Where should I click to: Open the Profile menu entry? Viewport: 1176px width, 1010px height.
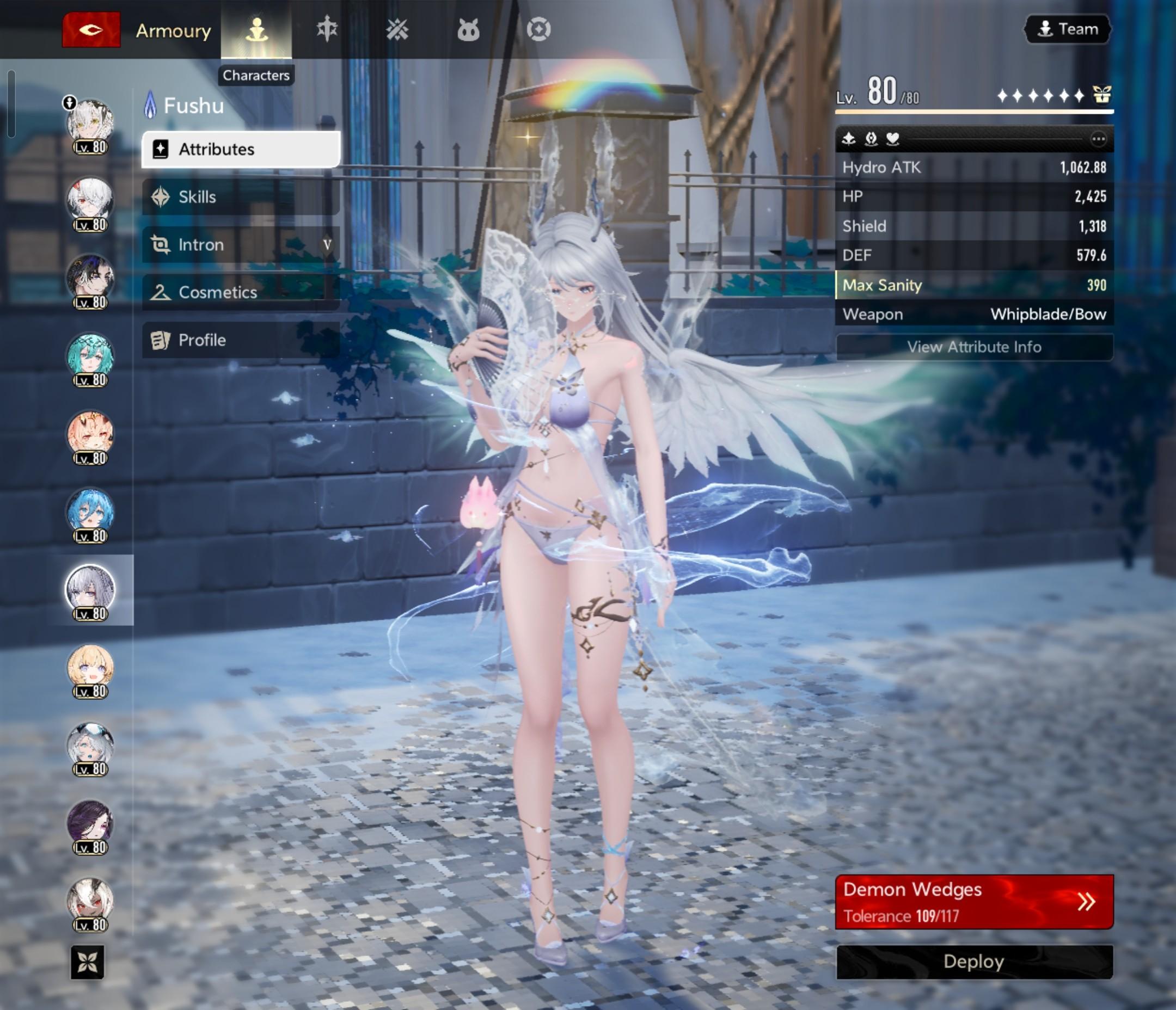[241, 340]
